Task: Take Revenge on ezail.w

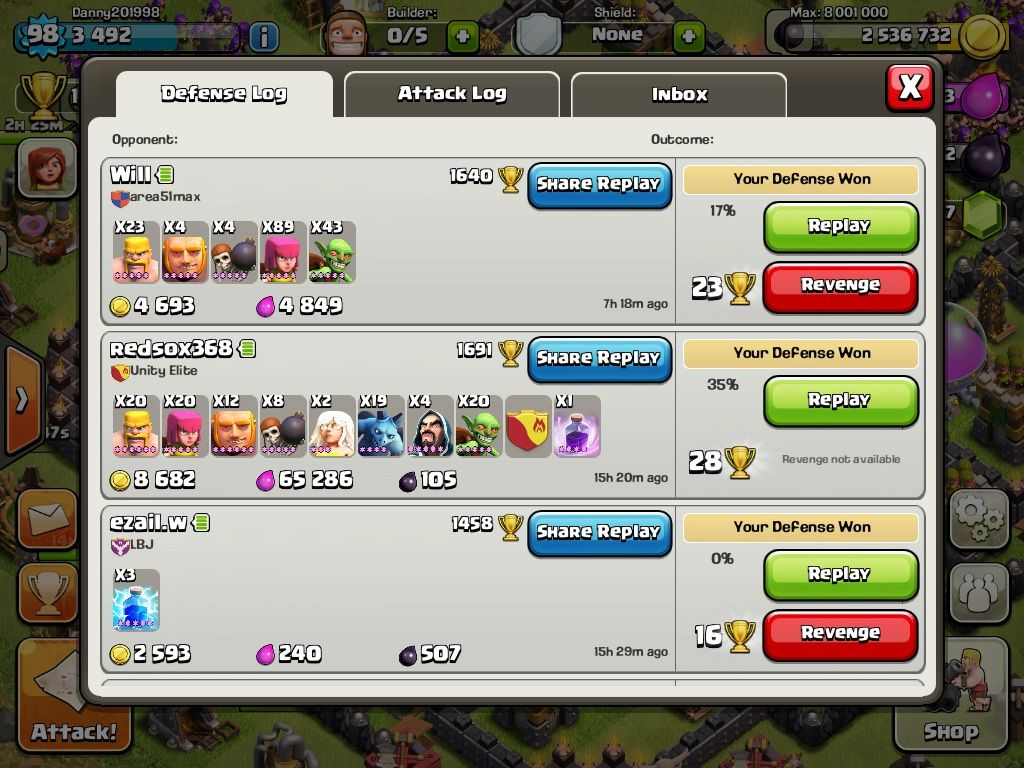Action: coord(840,634)
